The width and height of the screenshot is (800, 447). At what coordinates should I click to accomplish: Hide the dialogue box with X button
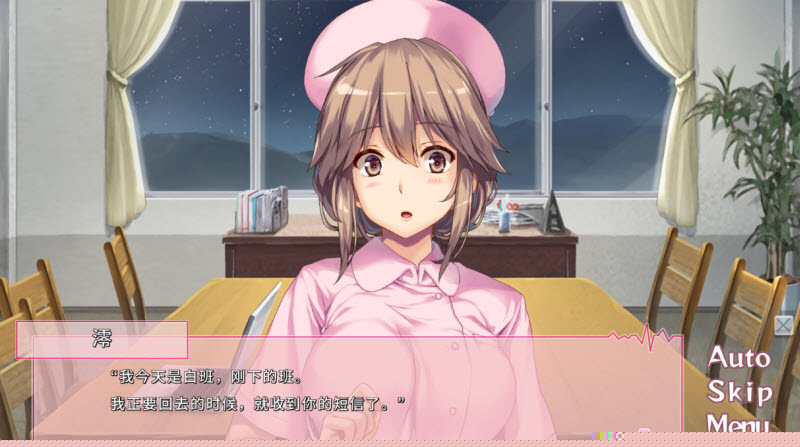point(783,325)
